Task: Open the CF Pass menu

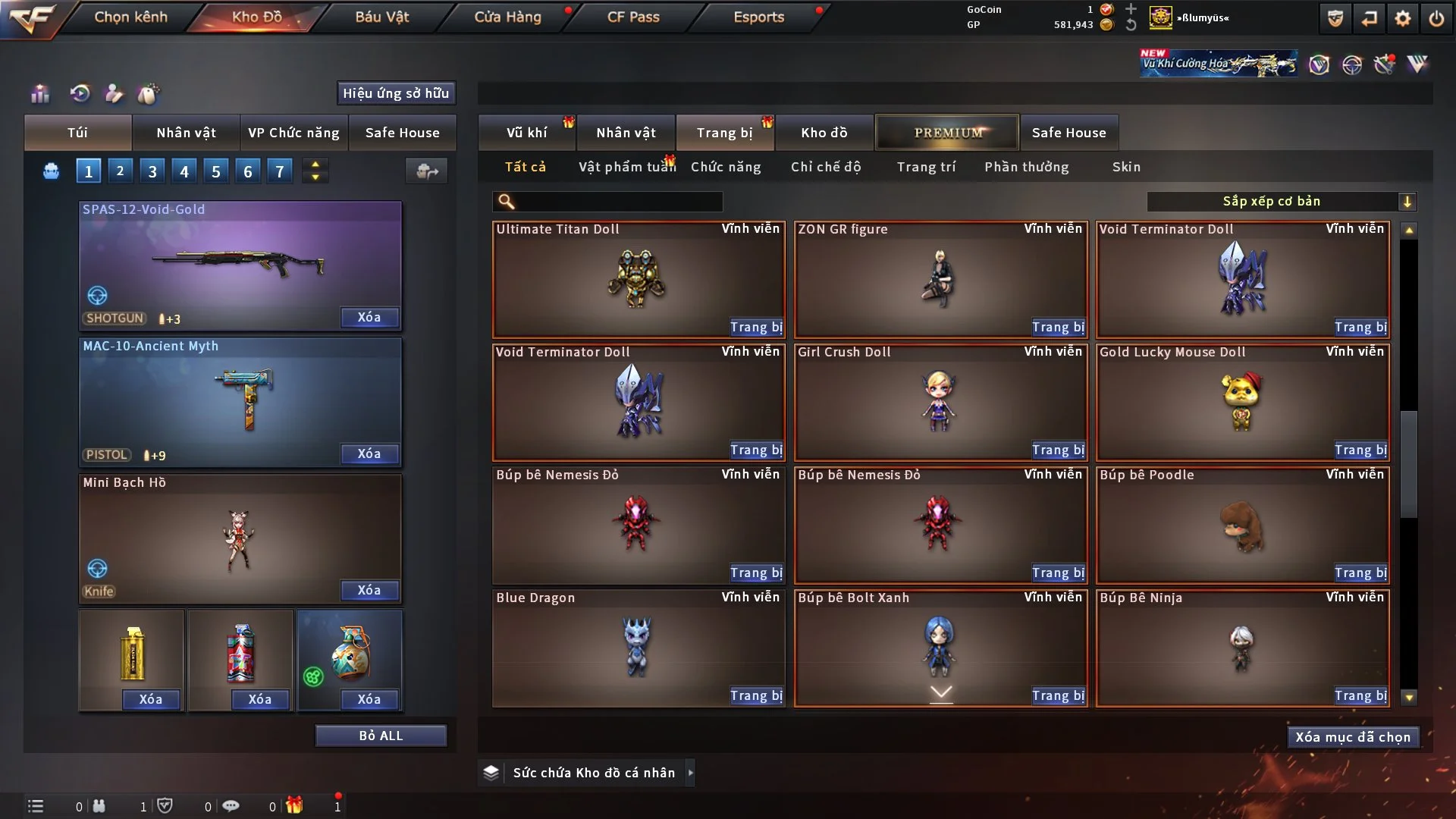Action: [633, 17]
